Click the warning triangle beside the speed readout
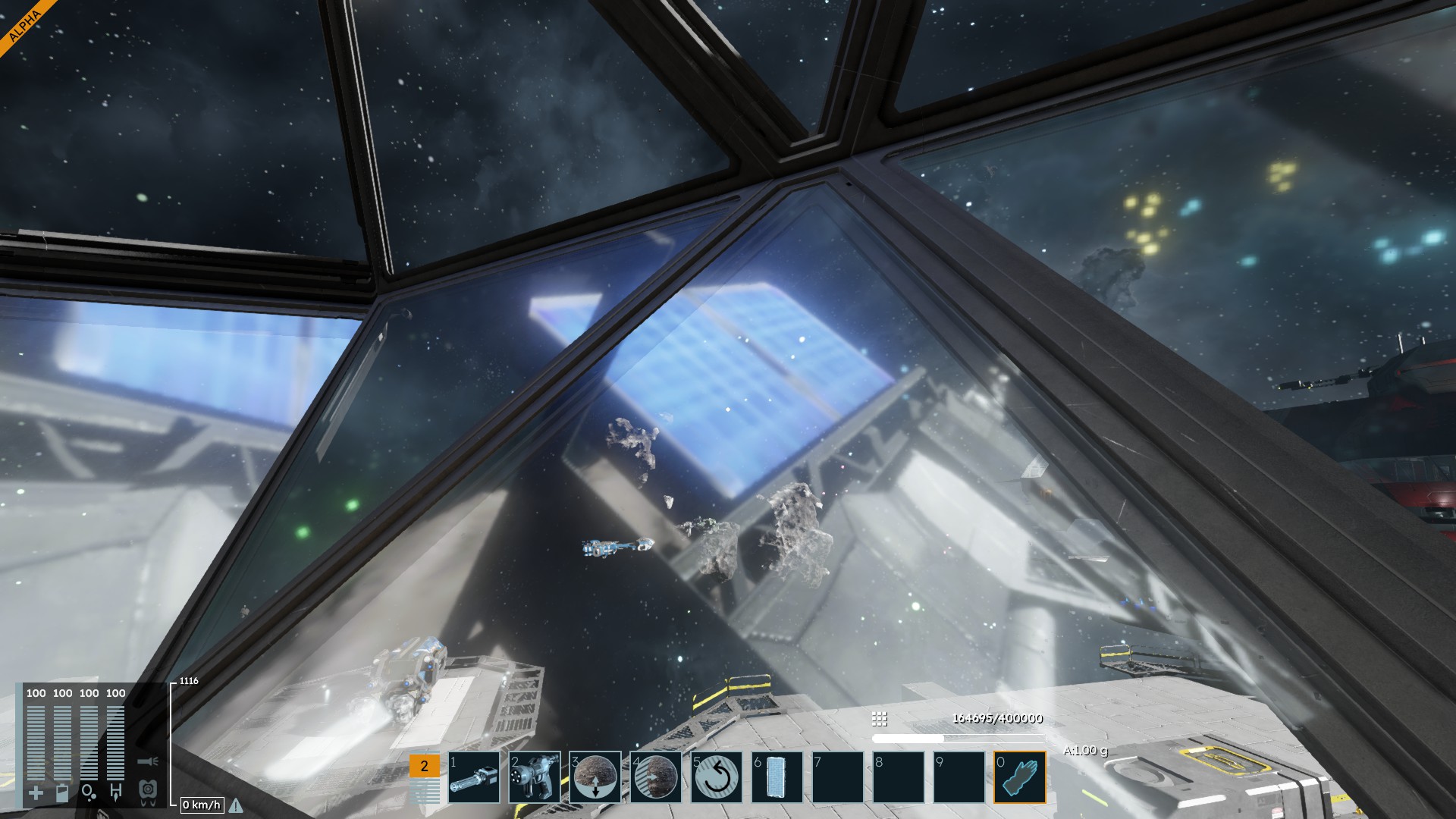 [236, 805]
